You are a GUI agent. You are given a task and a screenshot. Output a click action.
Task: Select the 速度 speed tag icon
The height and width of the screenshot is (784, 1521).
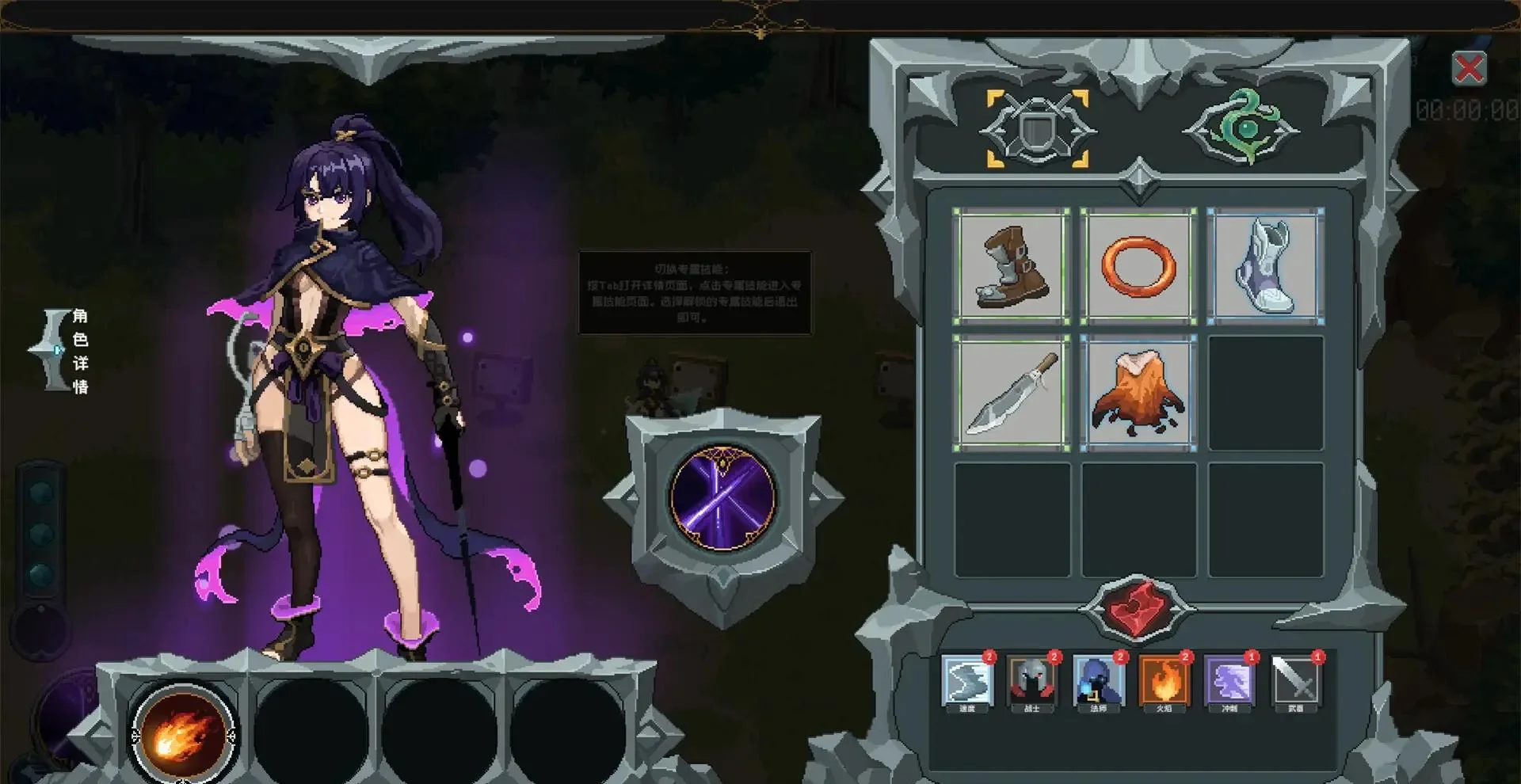click(967, 680)
